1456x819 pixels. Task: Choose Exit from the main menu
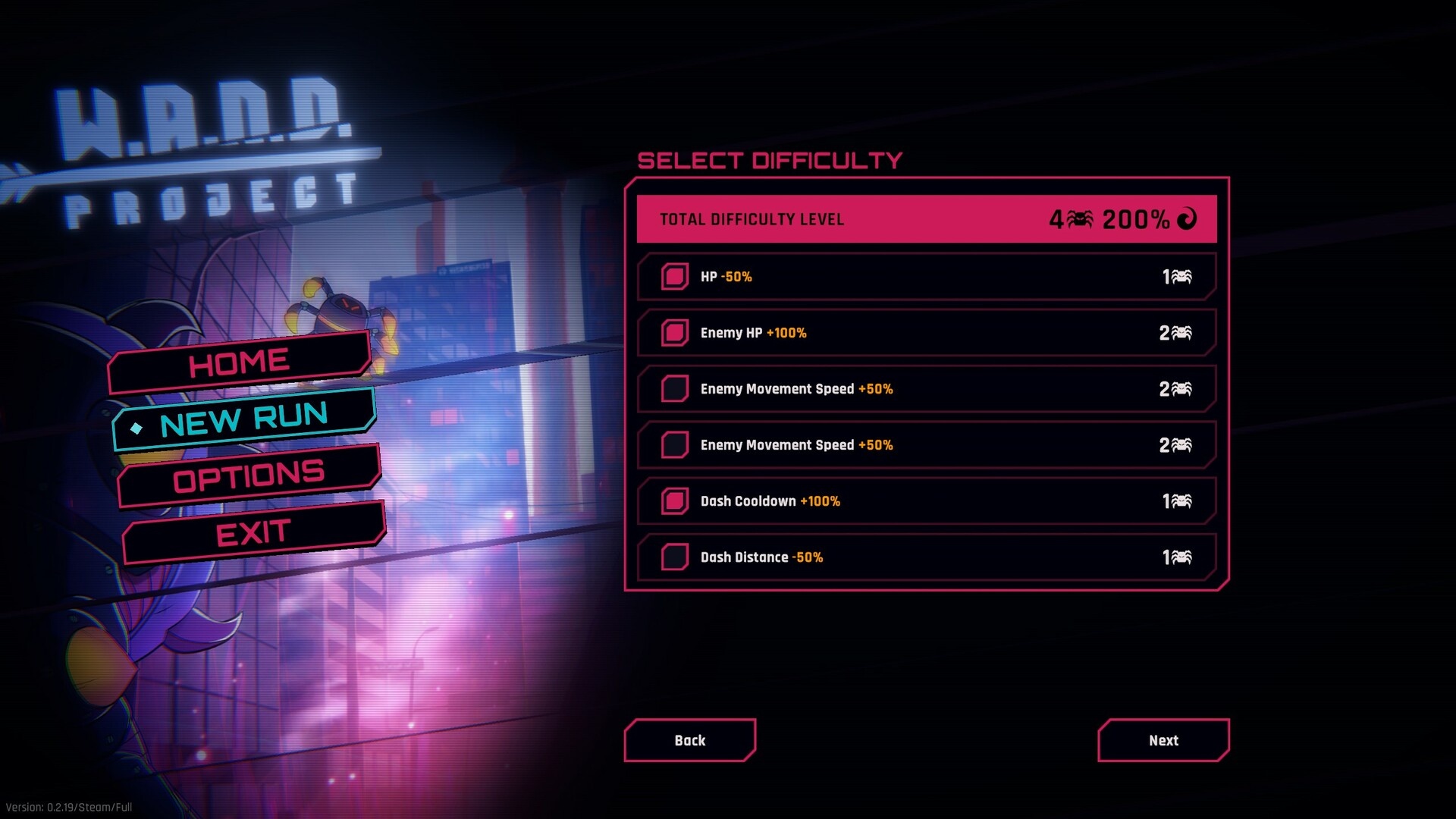click(x=253, y=533)
